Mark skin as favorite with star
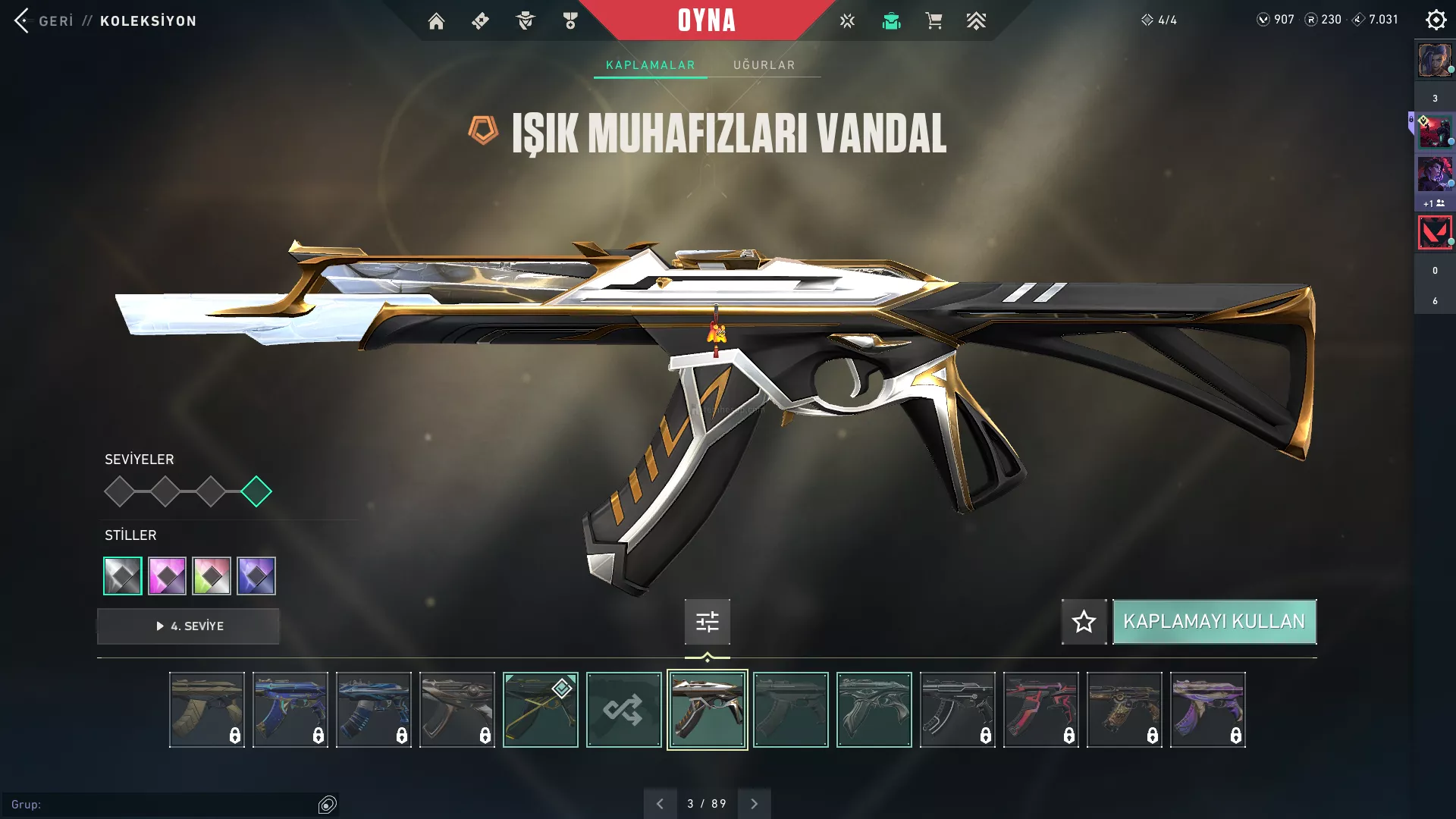This screenshot has width=1456, height=819. [1084, 622]
